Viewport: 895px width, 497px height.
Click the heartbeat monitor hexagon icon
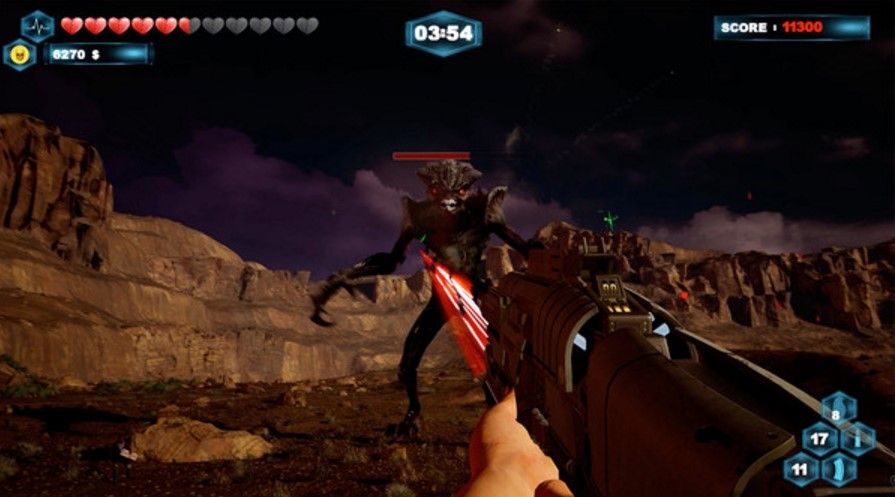pos(37,25)
